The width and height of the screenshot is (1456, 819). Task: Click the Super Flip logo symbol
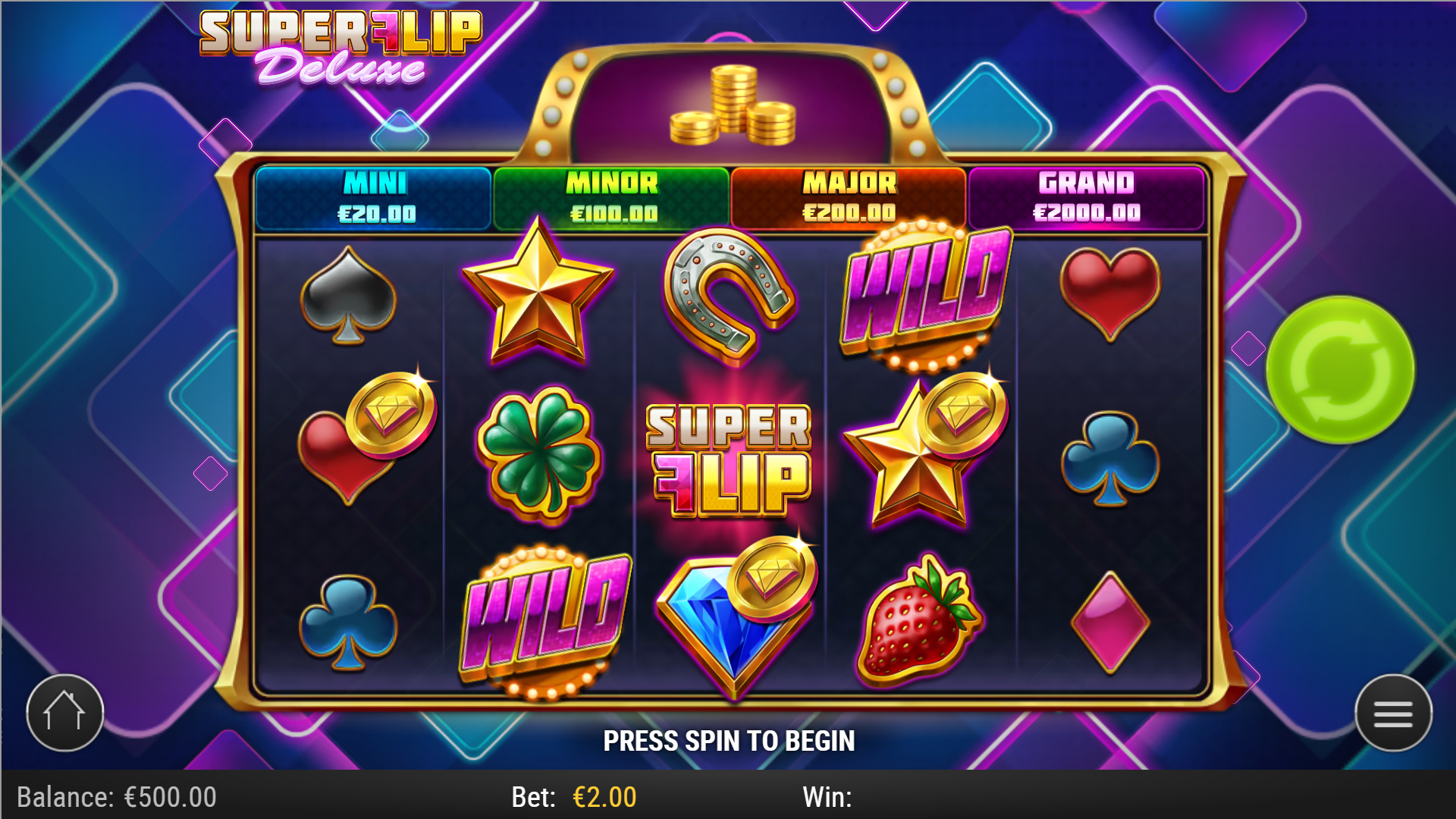click(x=728, y=463)
